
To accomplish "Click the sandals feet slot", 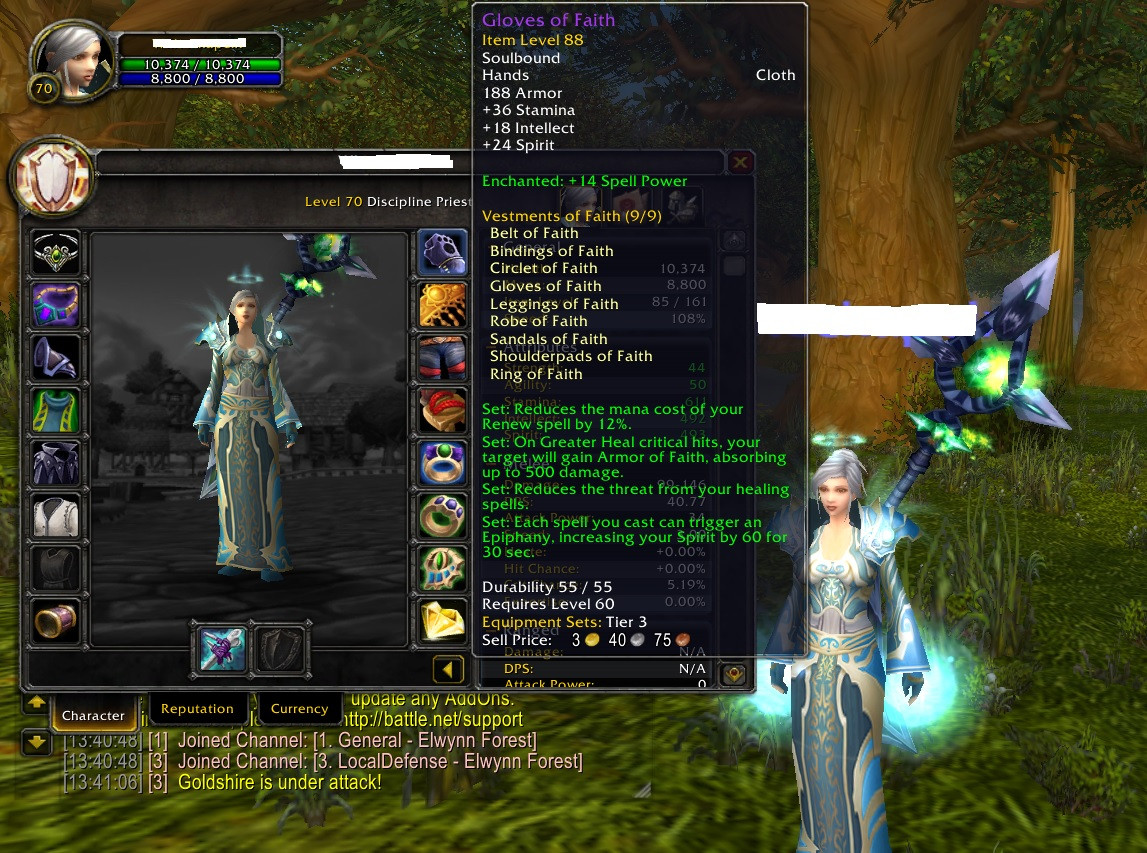I will coord(442,411).
